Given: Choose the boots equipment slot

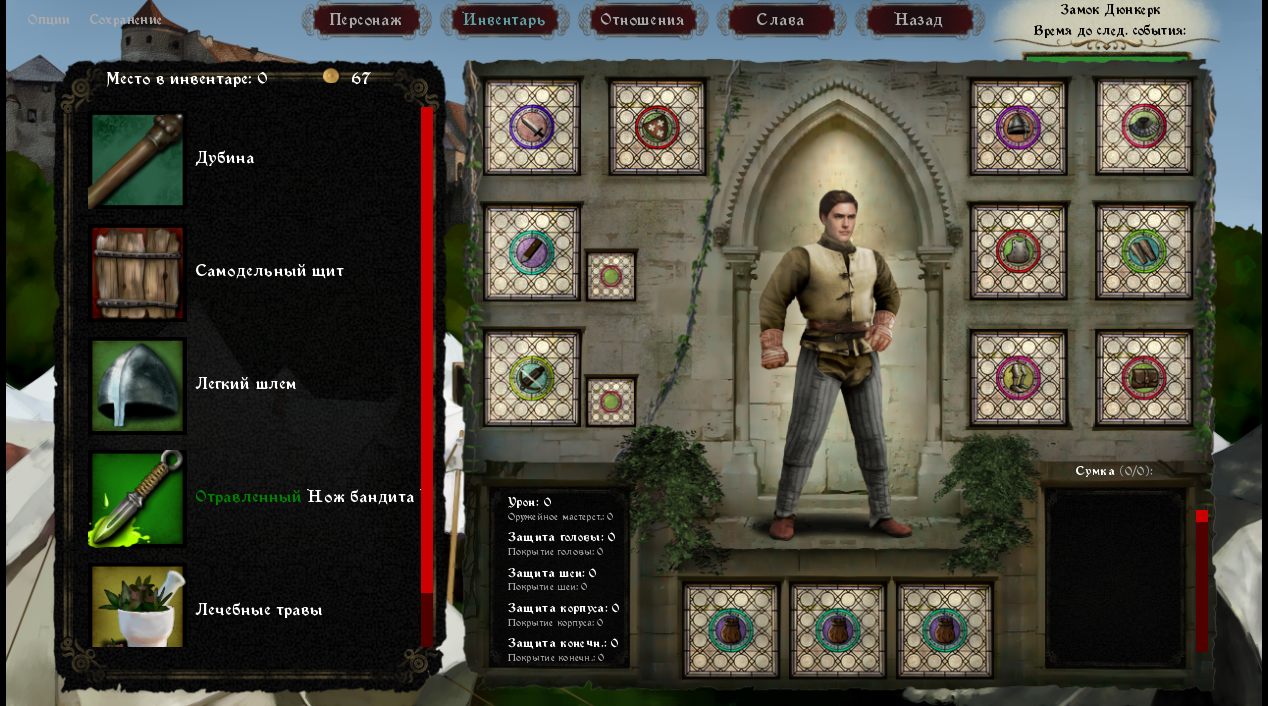Looking at the screenshot, I should coord(1018,378).
